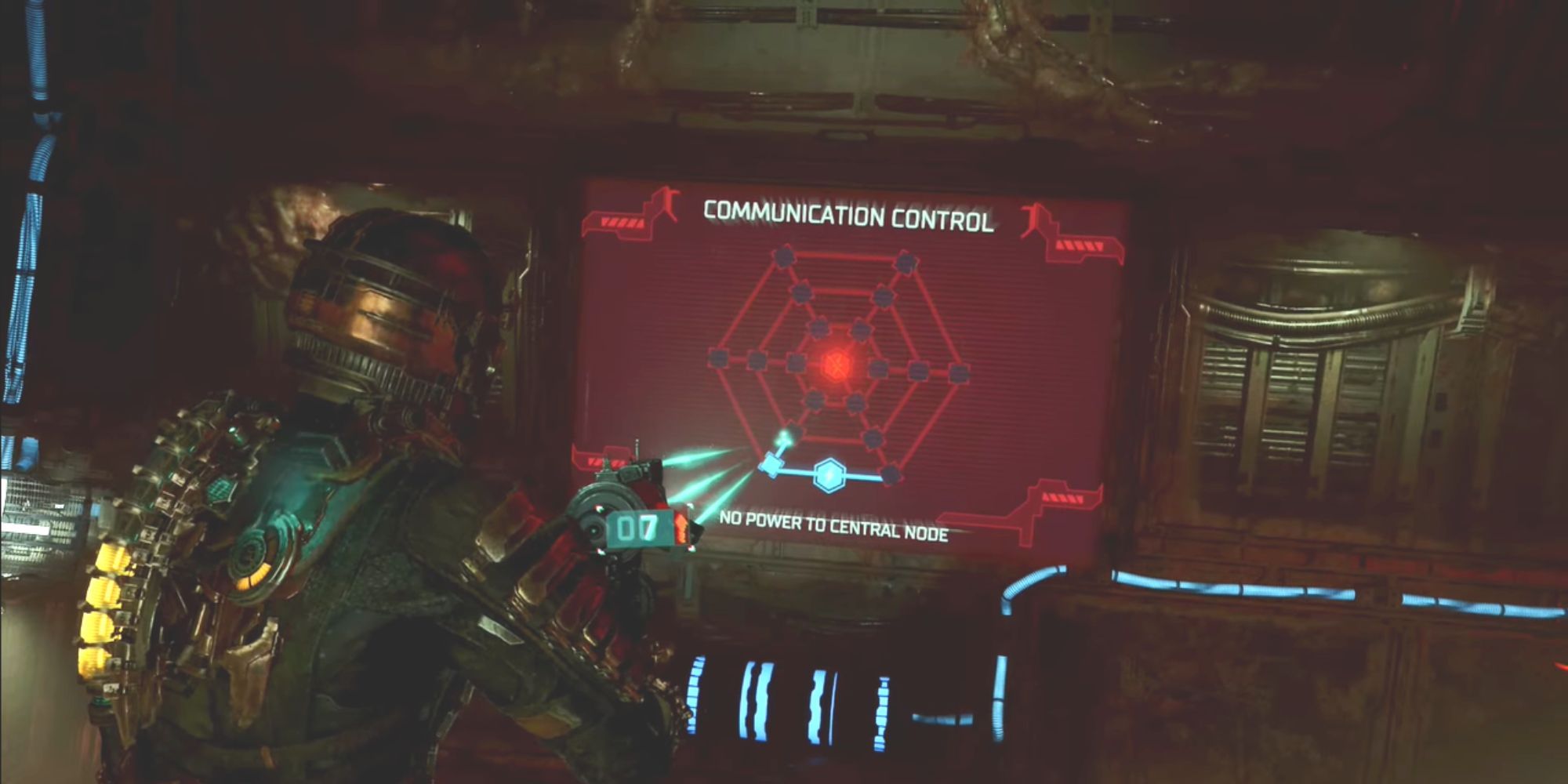Click the dark node left of the central node
Image resolution: width=1568 pixels, height=784 pixels.
(796, 361)
